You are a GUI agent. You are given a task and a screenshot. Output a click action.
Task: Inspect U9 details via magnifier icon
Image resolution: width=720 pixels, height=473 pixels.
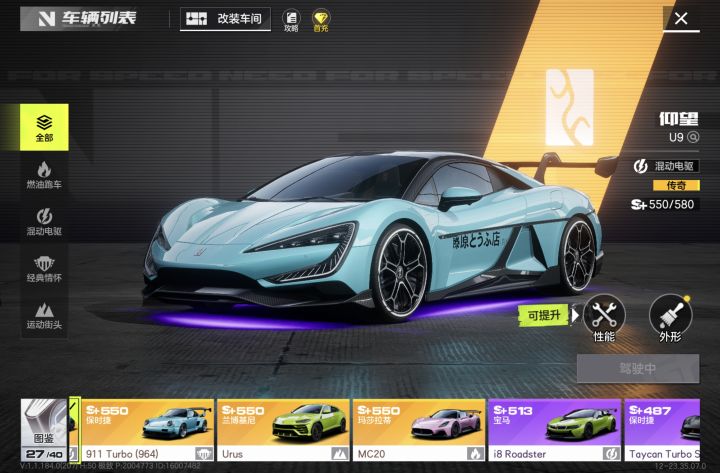tap(692, 137)
